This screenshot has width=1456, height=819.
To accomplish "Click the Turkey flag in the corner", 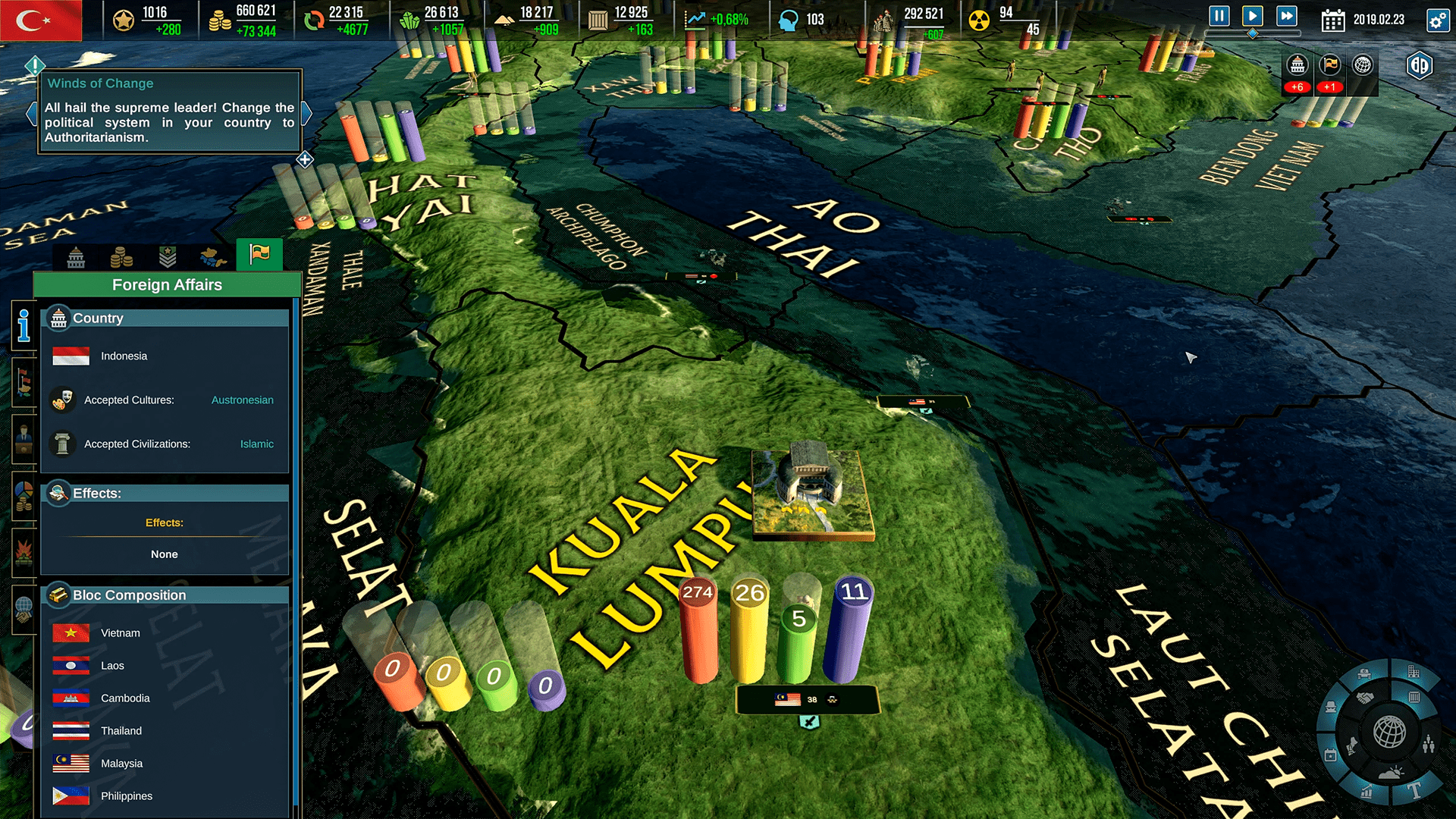I will coord(40,20).
